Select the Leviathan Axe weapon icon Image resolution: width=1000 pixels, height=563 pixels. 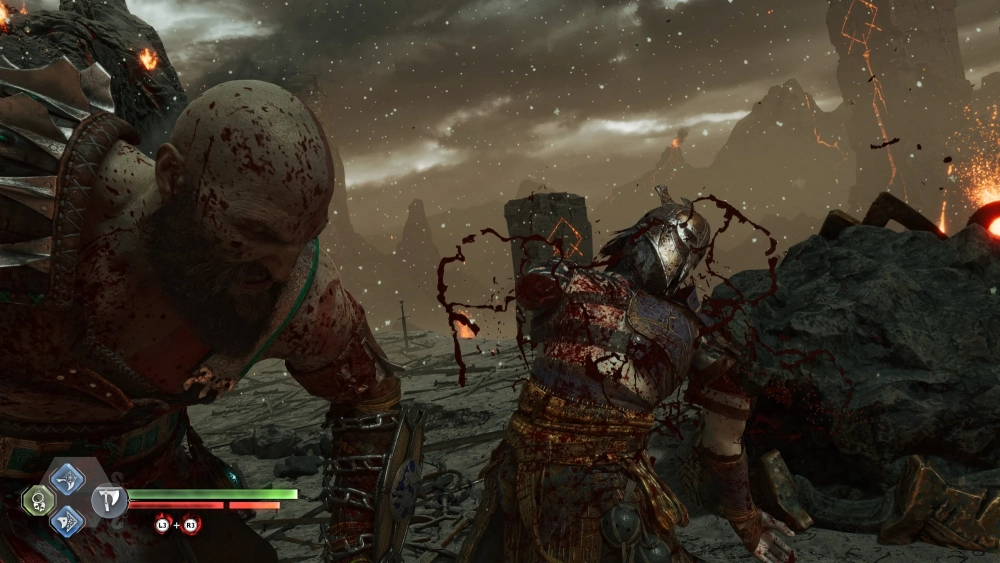[108, 499]
